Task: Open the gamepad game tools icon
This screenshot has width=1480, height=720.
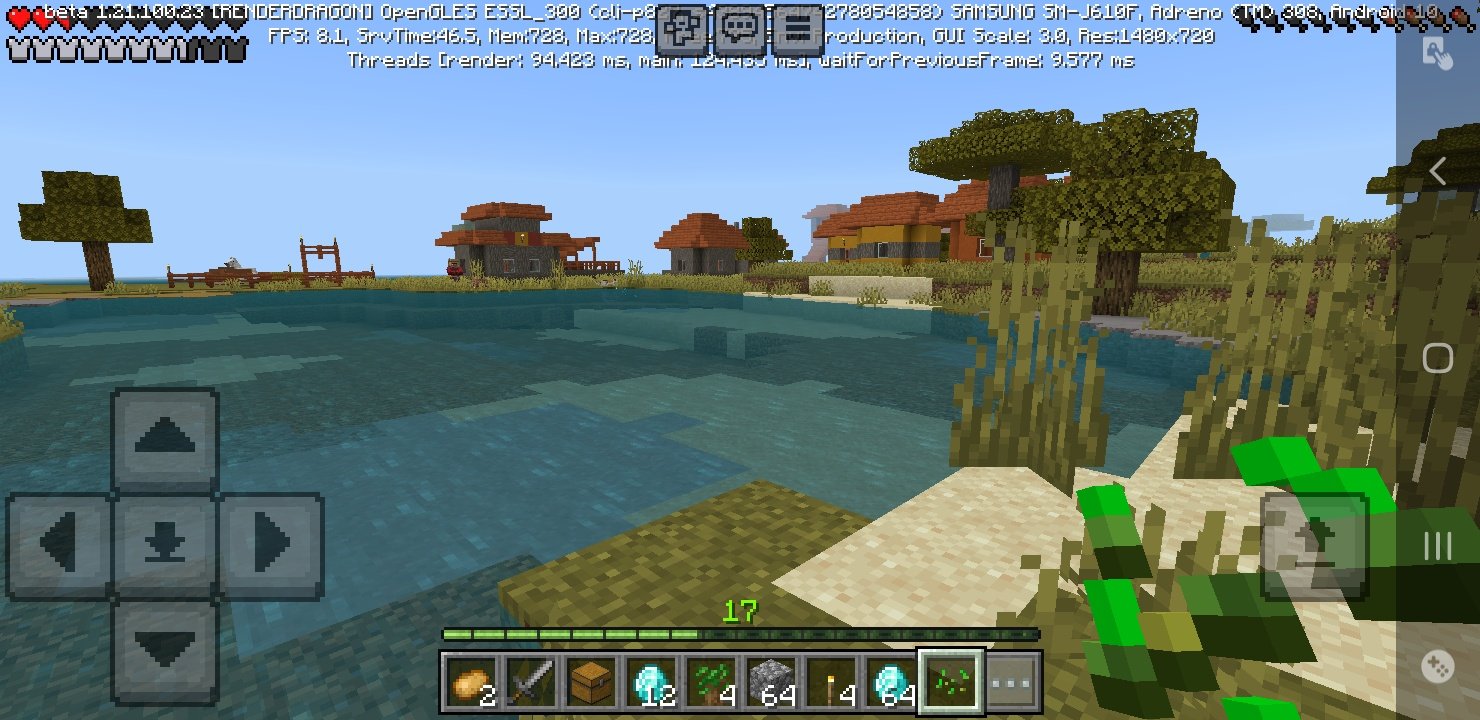Action: coord(1437,665)
